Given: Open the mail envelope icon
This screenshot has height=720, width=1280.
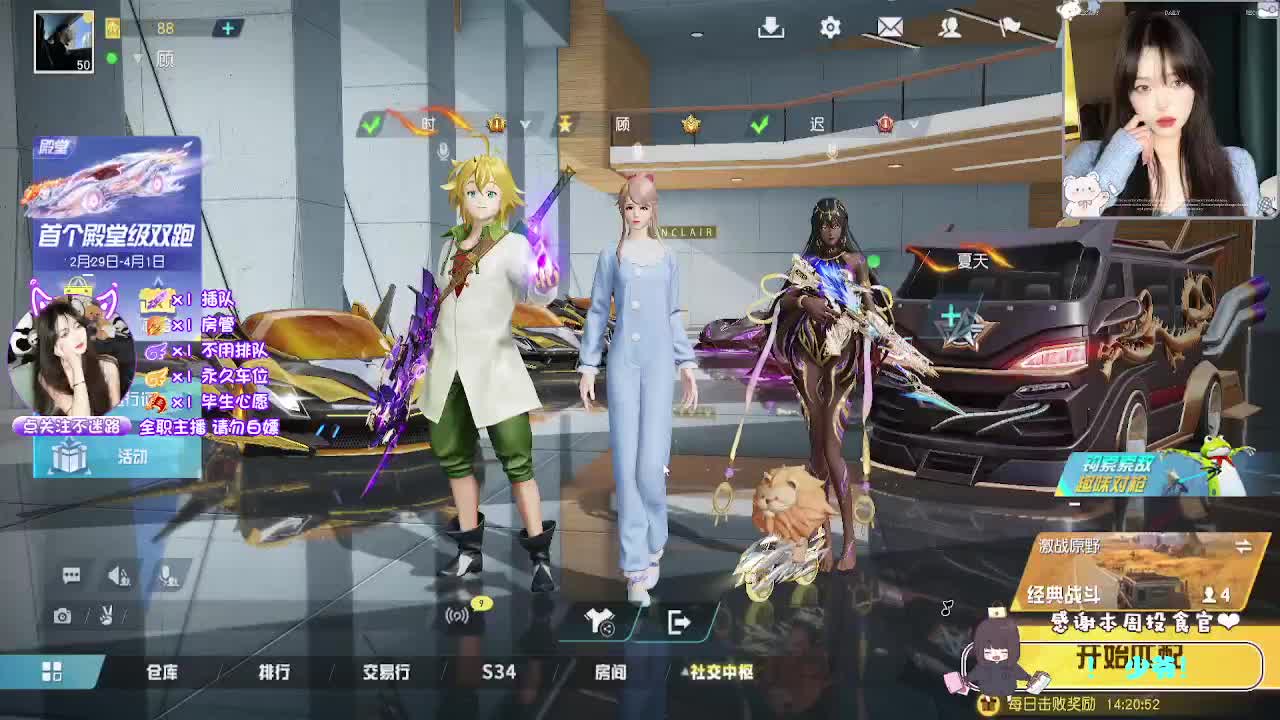Looking at the screenshot, I should click(890, 28).
